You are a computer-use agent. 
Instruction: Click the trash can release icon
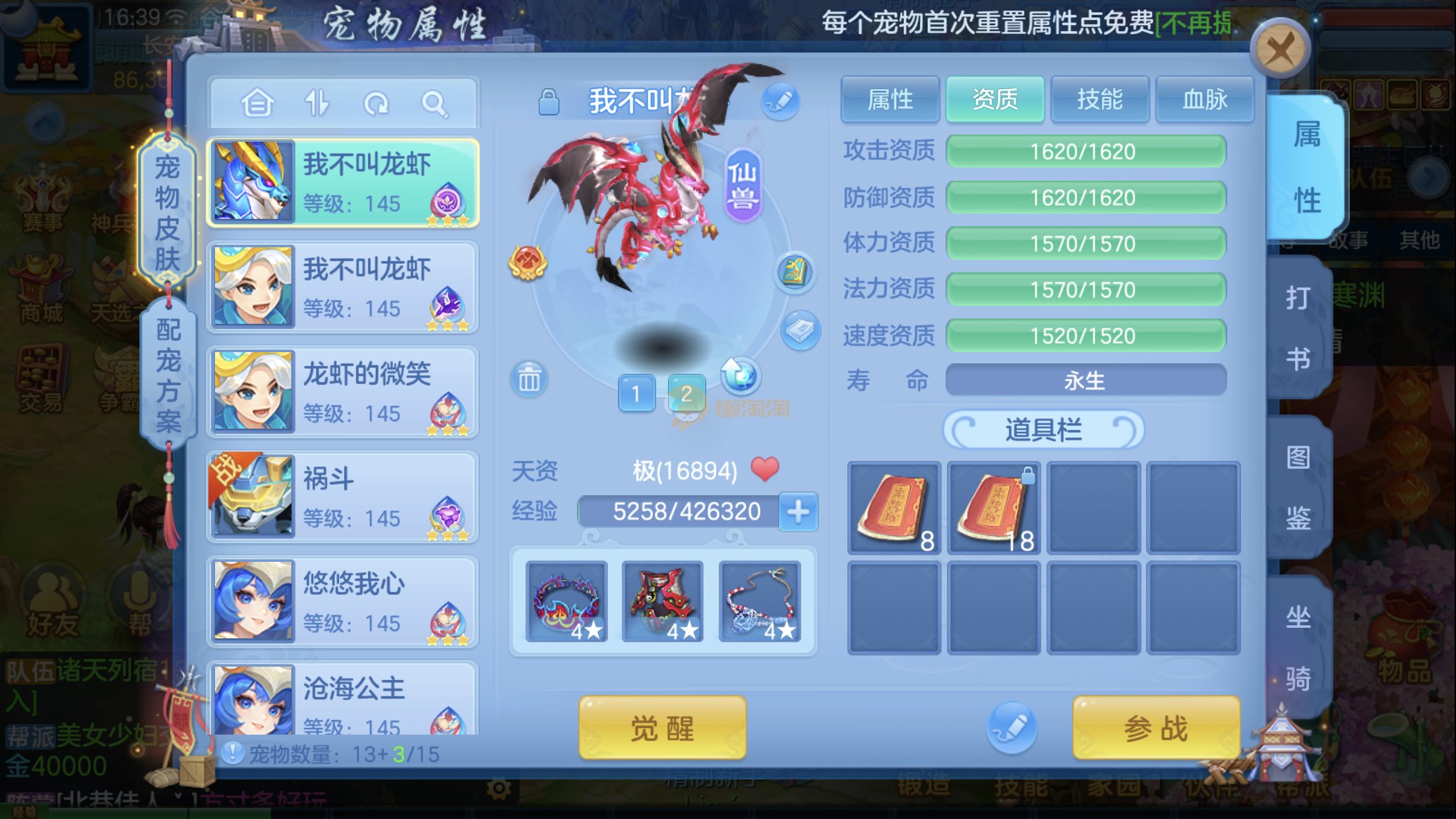tap(529, 380)
